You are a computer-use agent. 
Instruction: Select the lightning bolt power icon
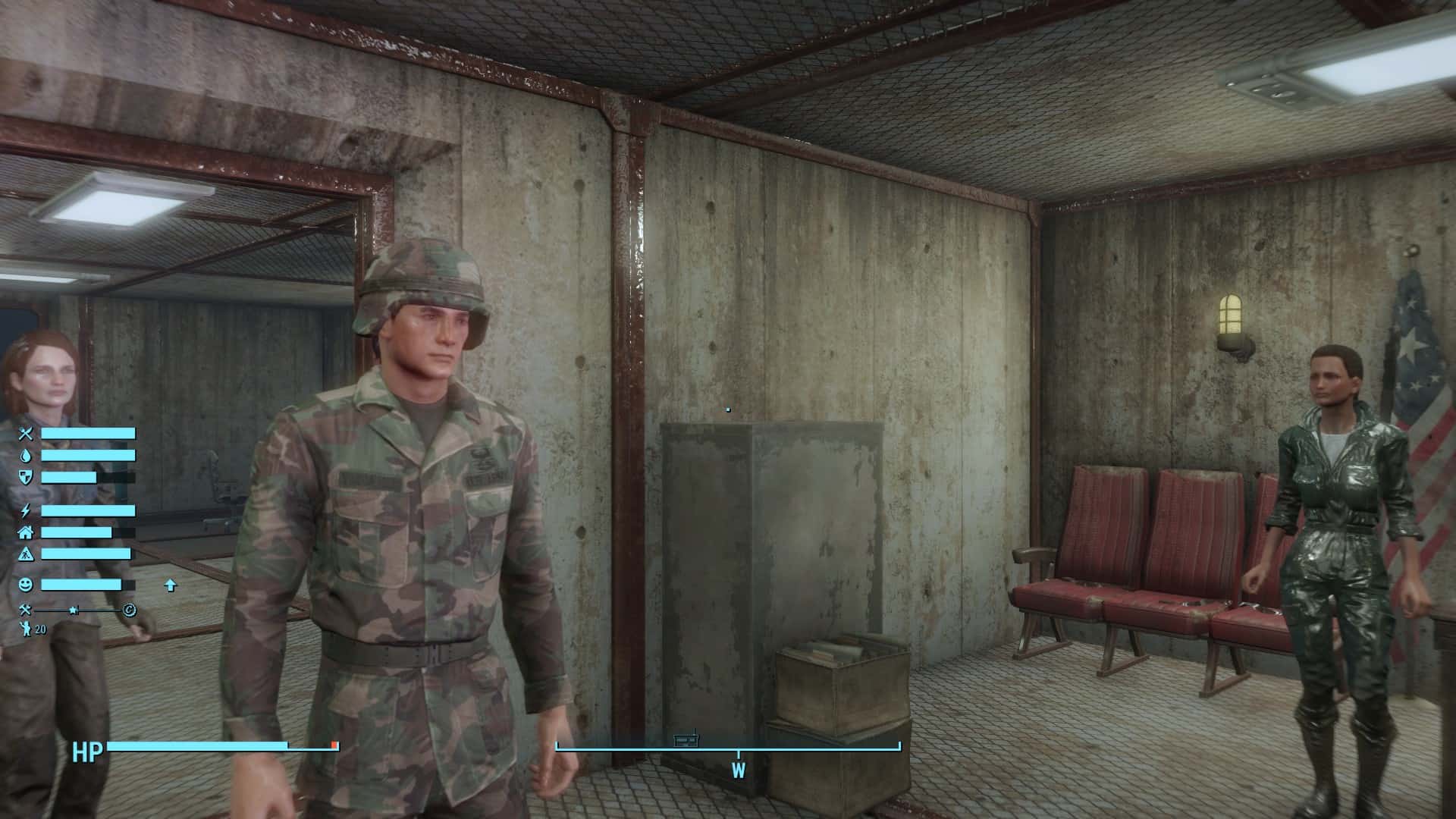tap(26, 510)
